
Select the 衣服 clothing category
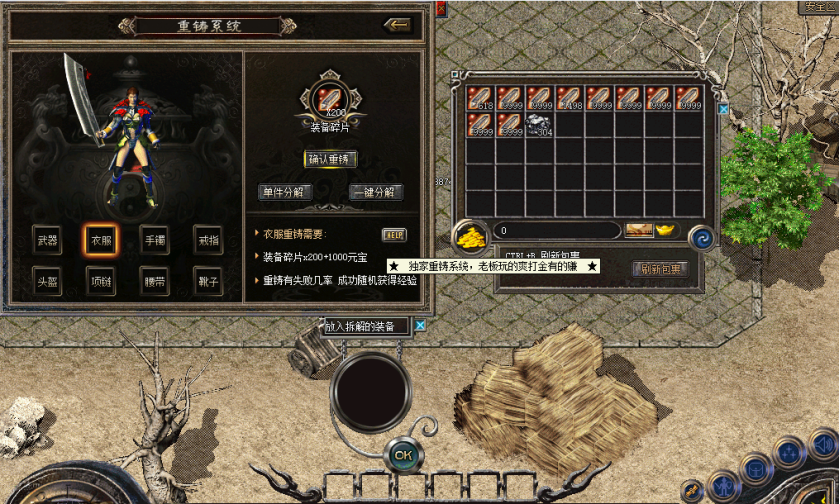click(x=101, y=240)
